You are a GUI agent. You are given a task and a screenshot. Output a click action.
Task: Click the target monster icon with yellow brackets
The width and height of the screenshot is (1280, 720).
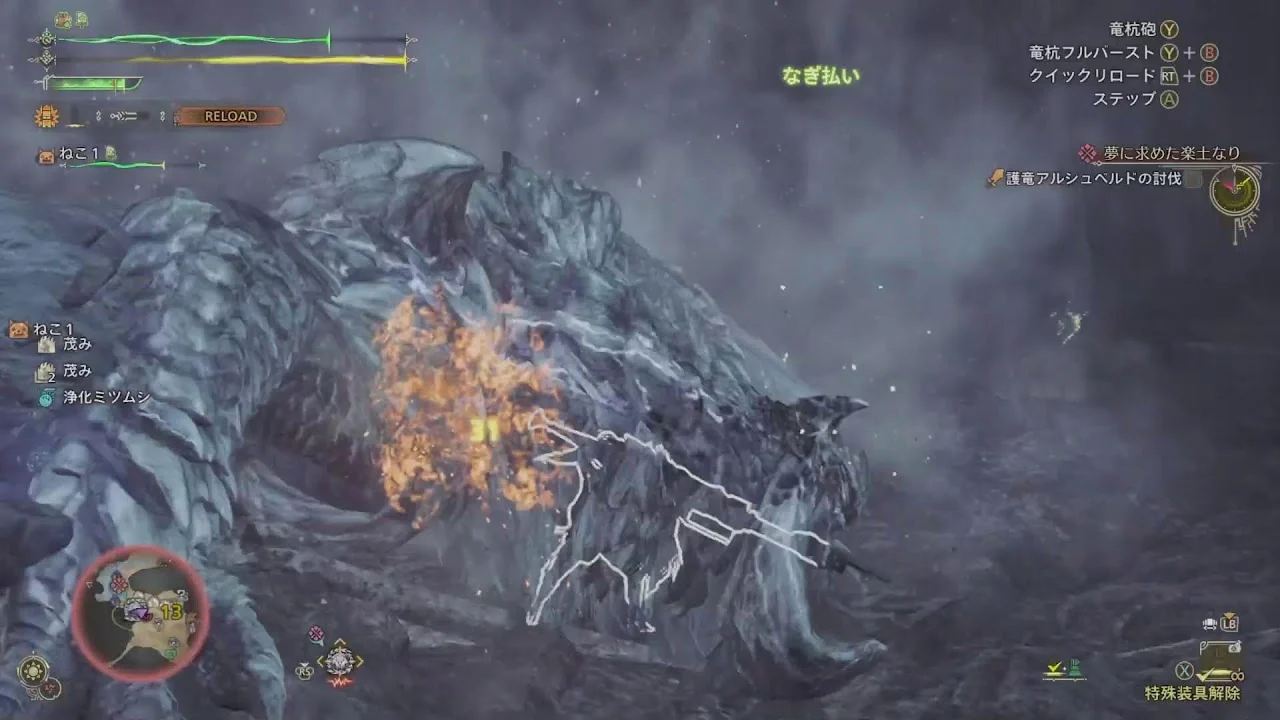tap(339, 660)
